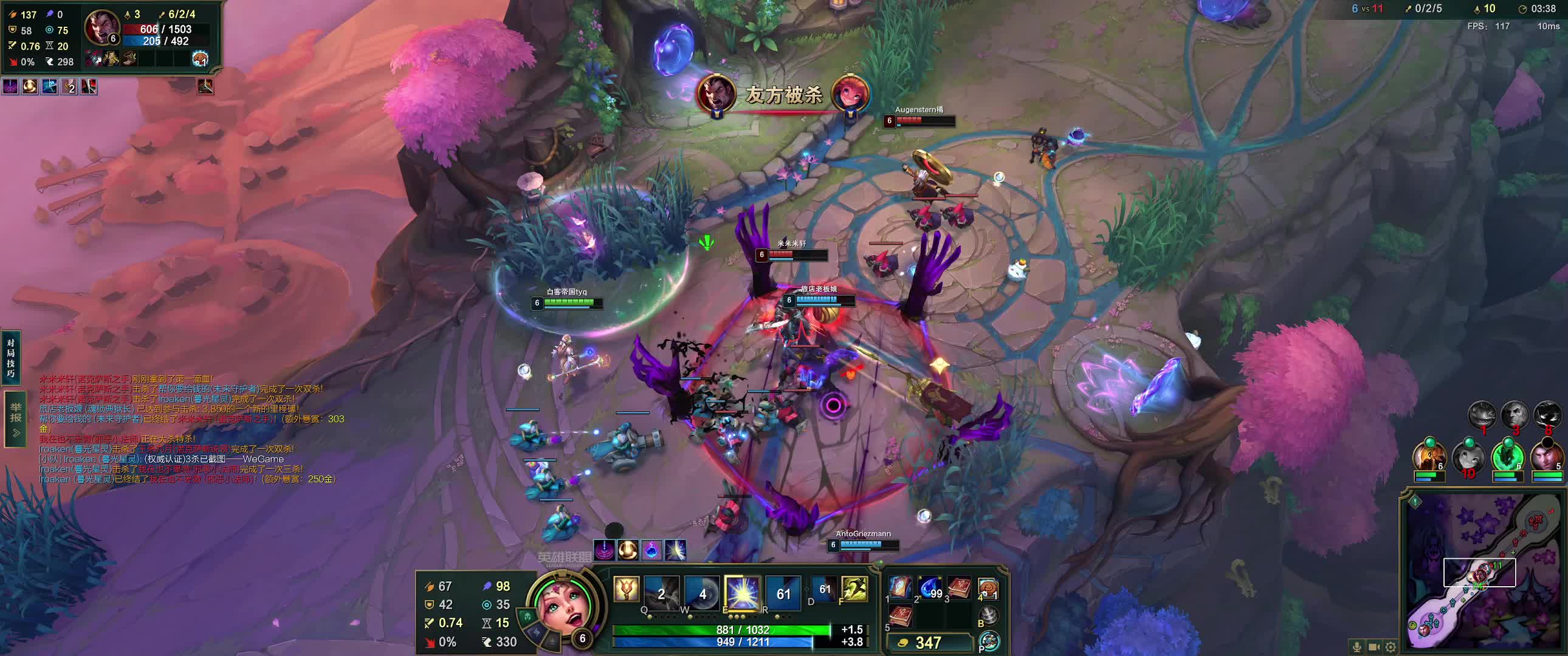This screenshot has height=656, width=1568.
Task: Activate the glowing E ability
Action: tap(742, 593)
